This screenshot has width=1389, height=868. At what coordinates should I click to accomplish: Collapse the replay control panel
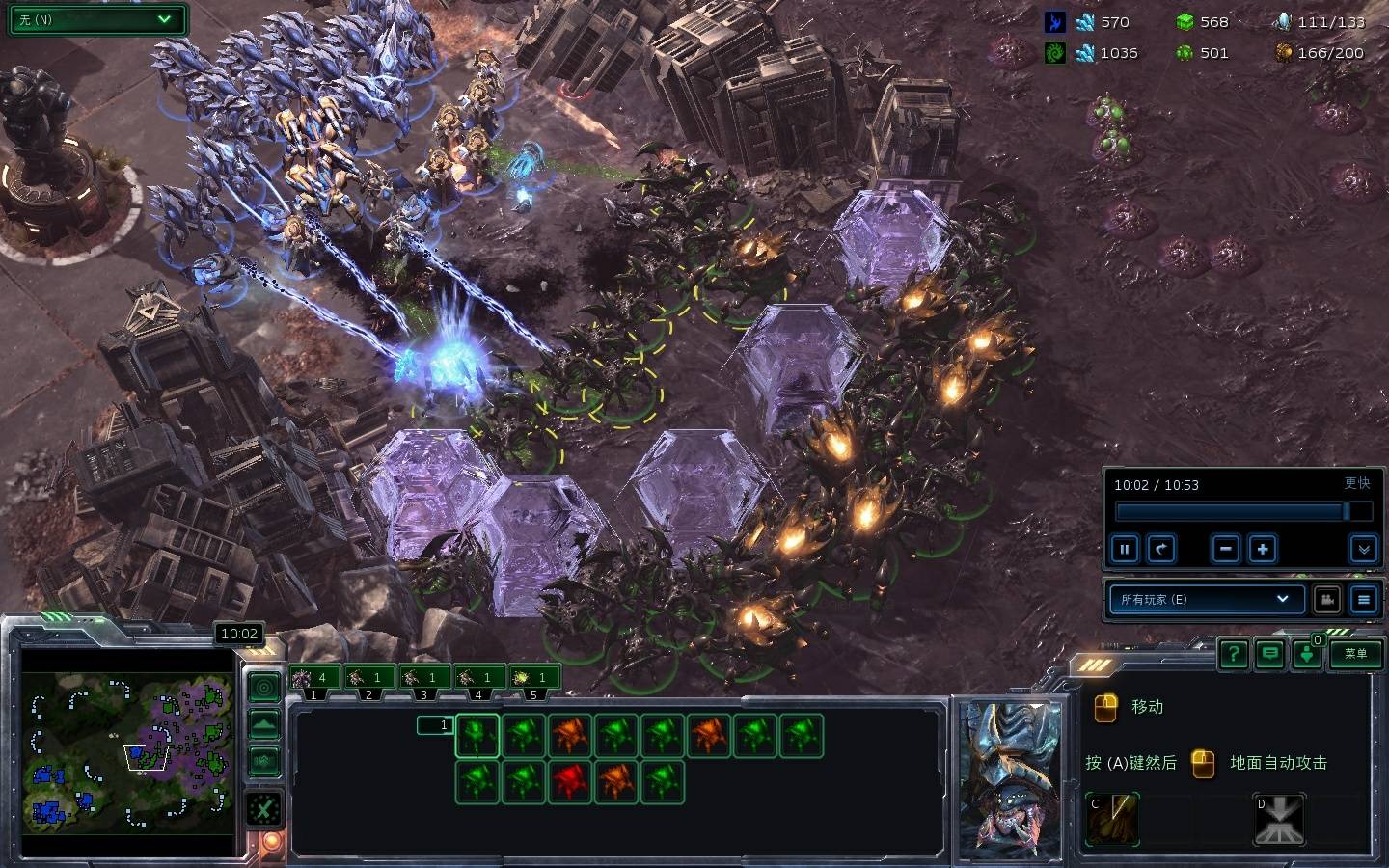pyautogui.click(x=1363, y=550)
